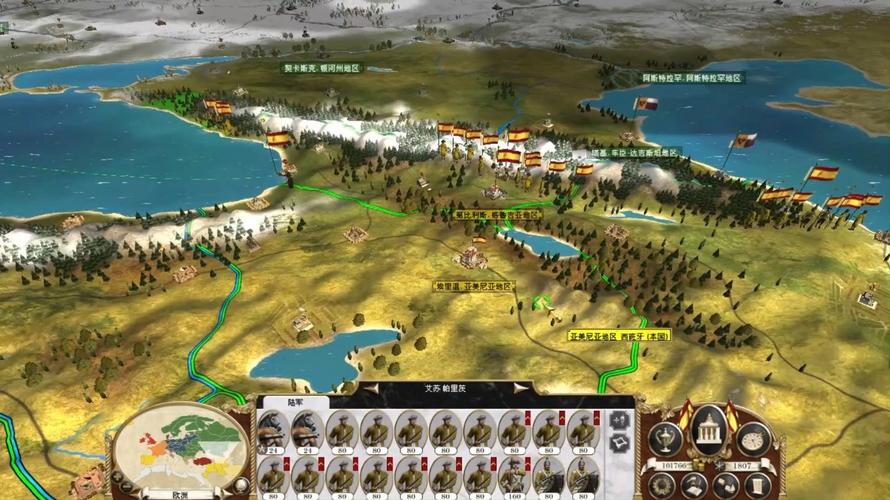Open the Europe minimap overview
This screenshot has height=500, width=890.
[x=180, y=448]
